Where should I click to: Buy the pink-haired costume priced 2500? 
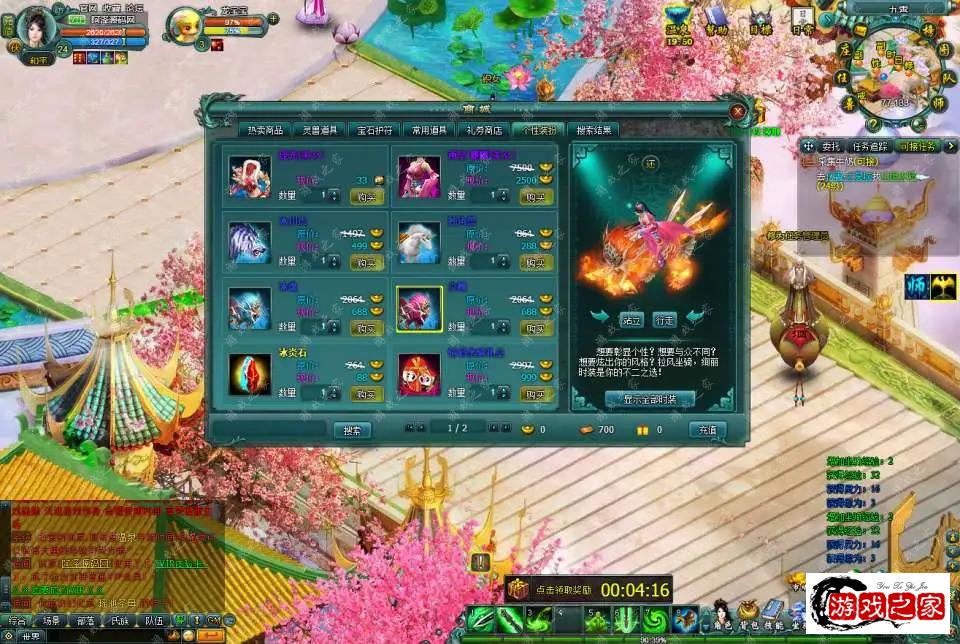[536, 196]
